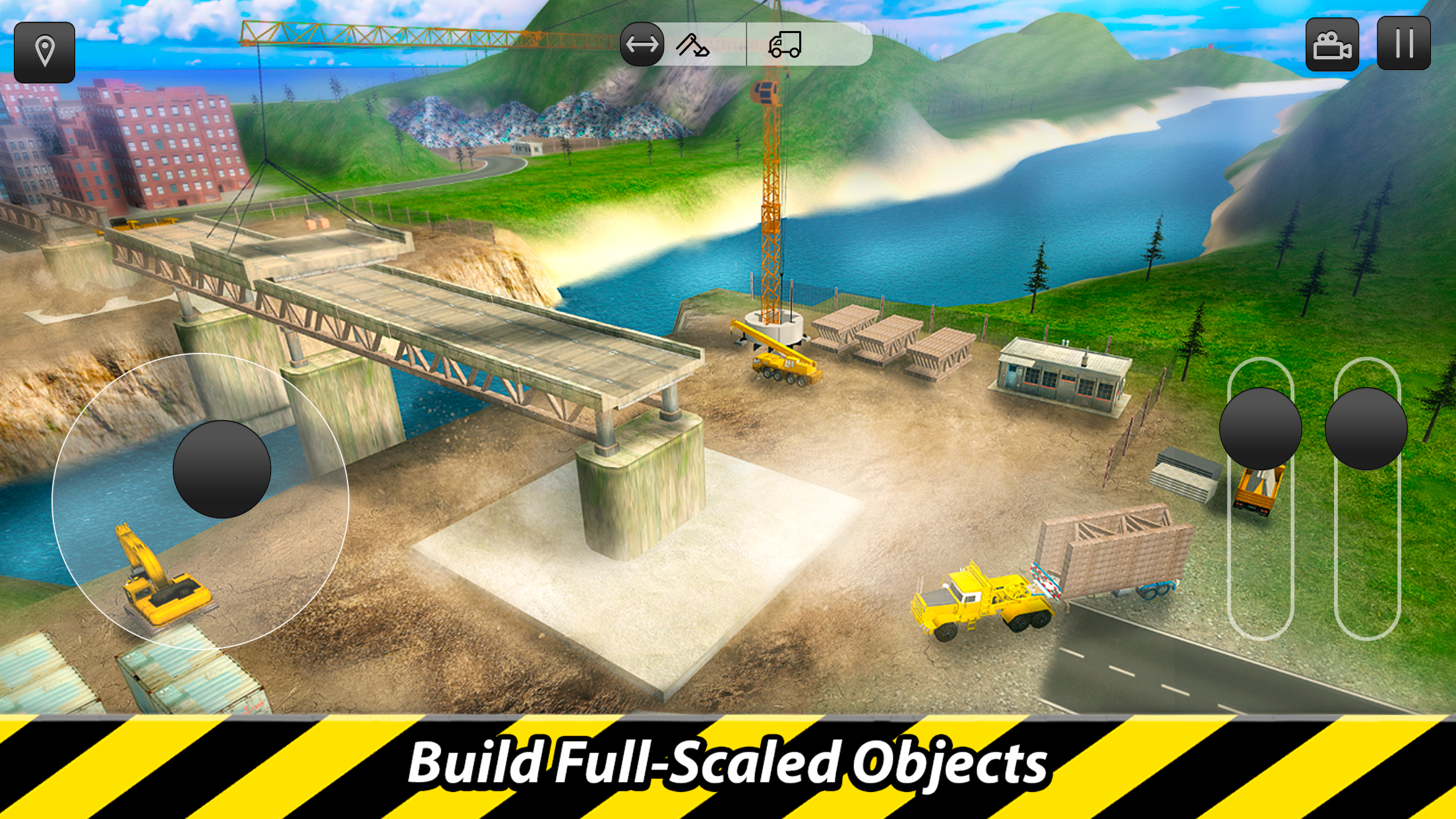Select the excavator arm mode icon

point(692,45)
